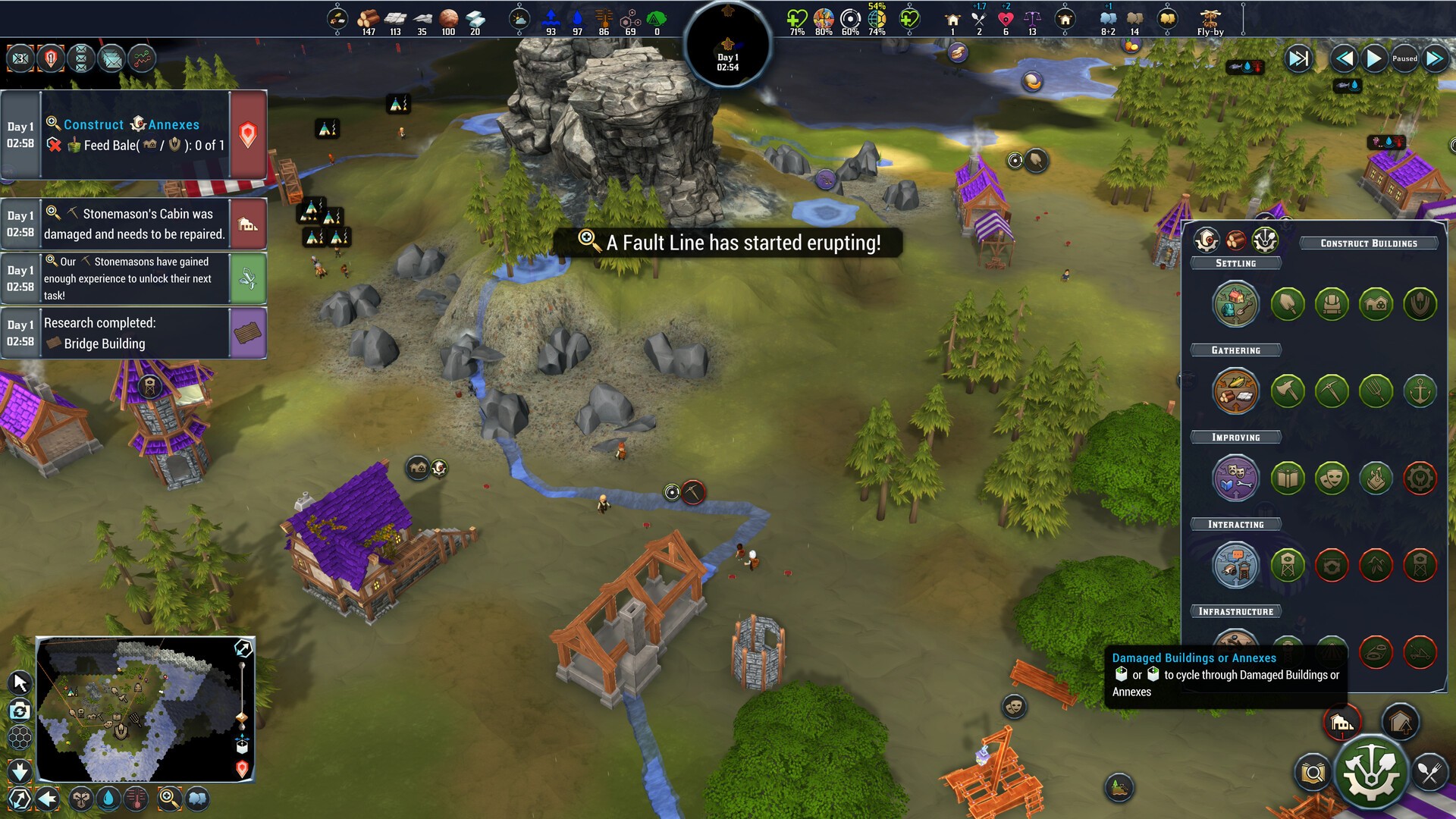
Task: Click the shovel building in Settling
Action: tap(1288, 304)
